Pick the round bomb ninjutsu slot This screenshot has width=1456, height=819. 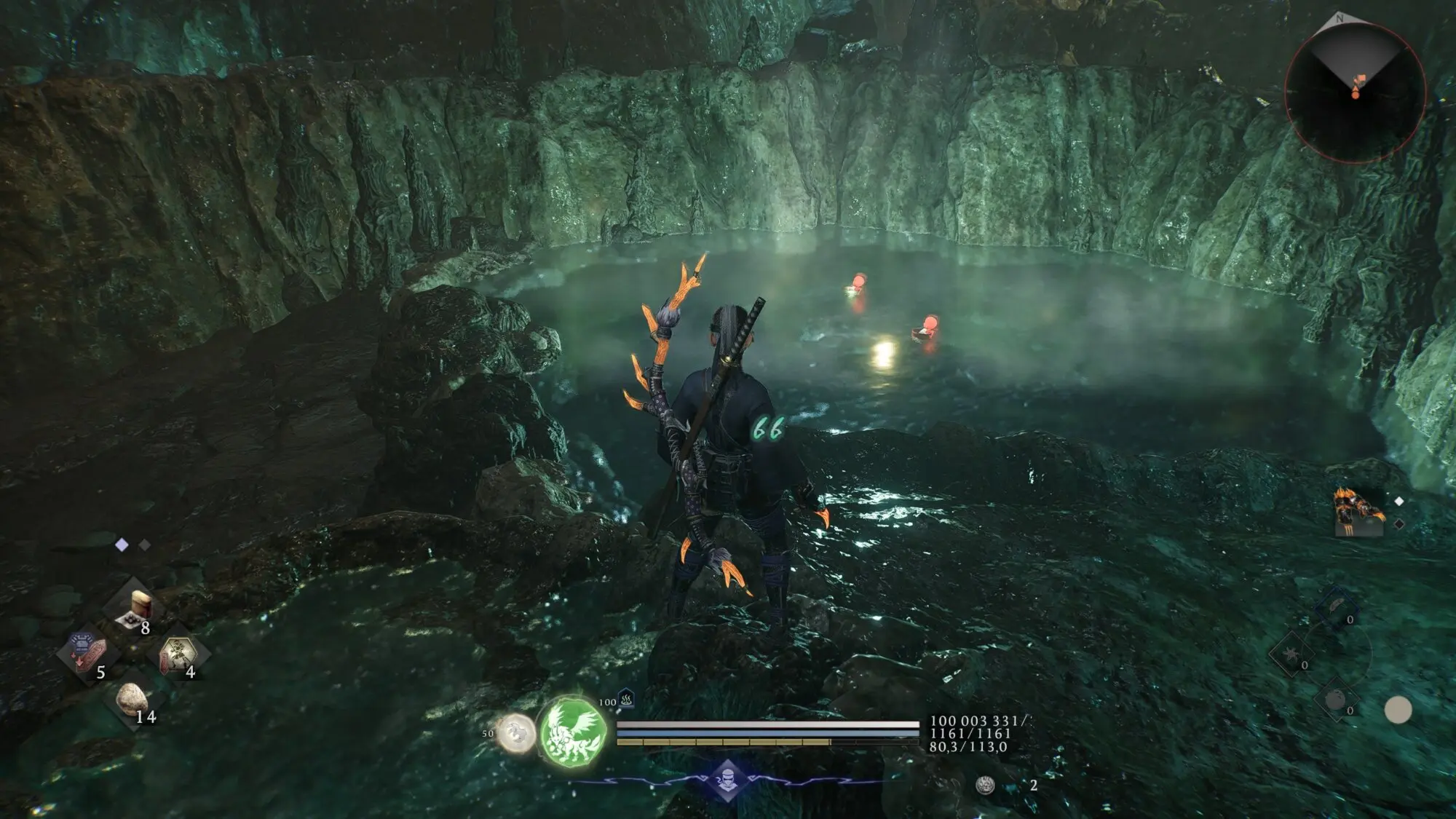(x=1335, y=700)
